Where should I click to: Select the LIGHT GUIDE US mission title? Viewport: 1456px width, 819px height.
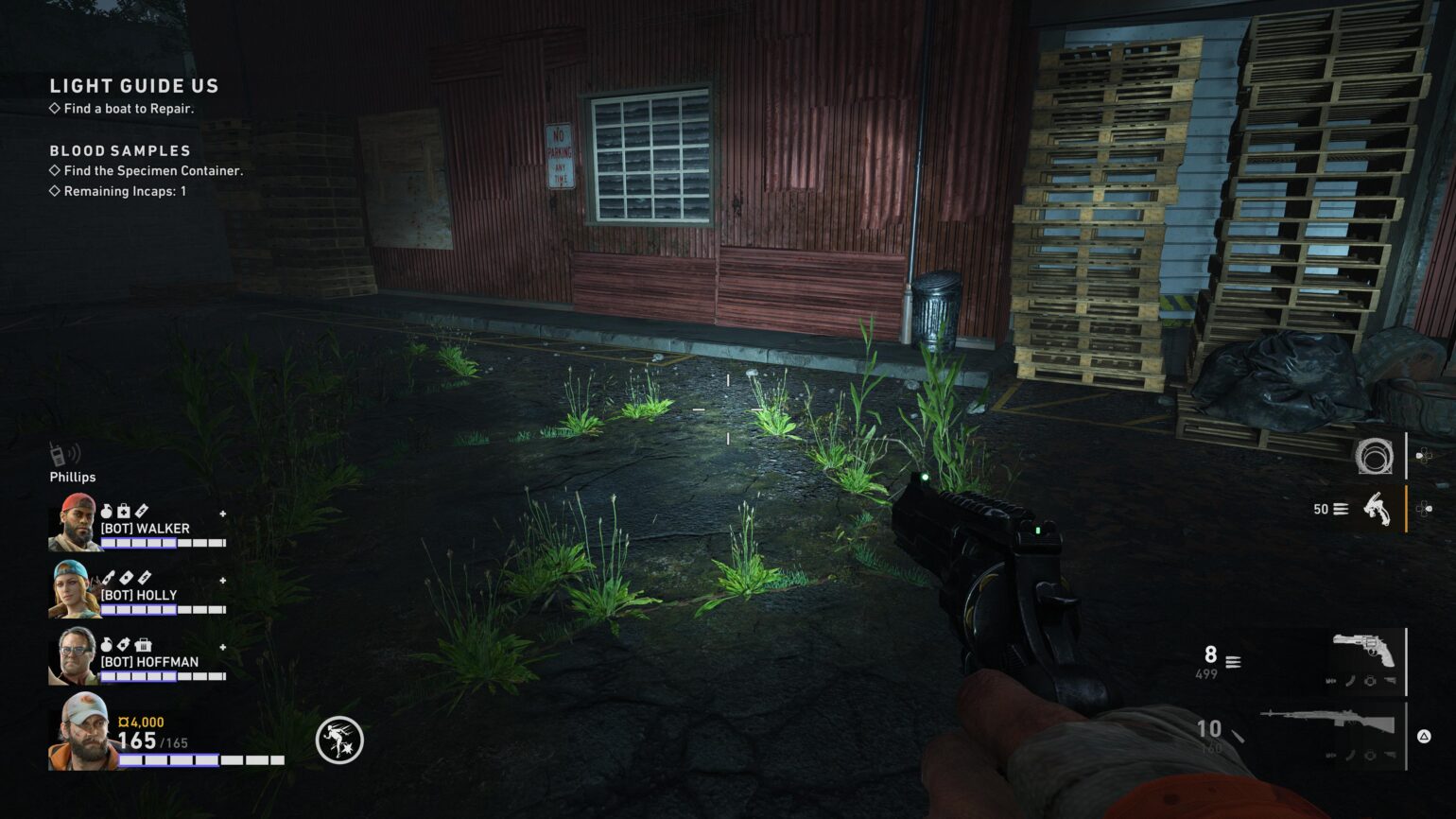[x=133, y=85]
